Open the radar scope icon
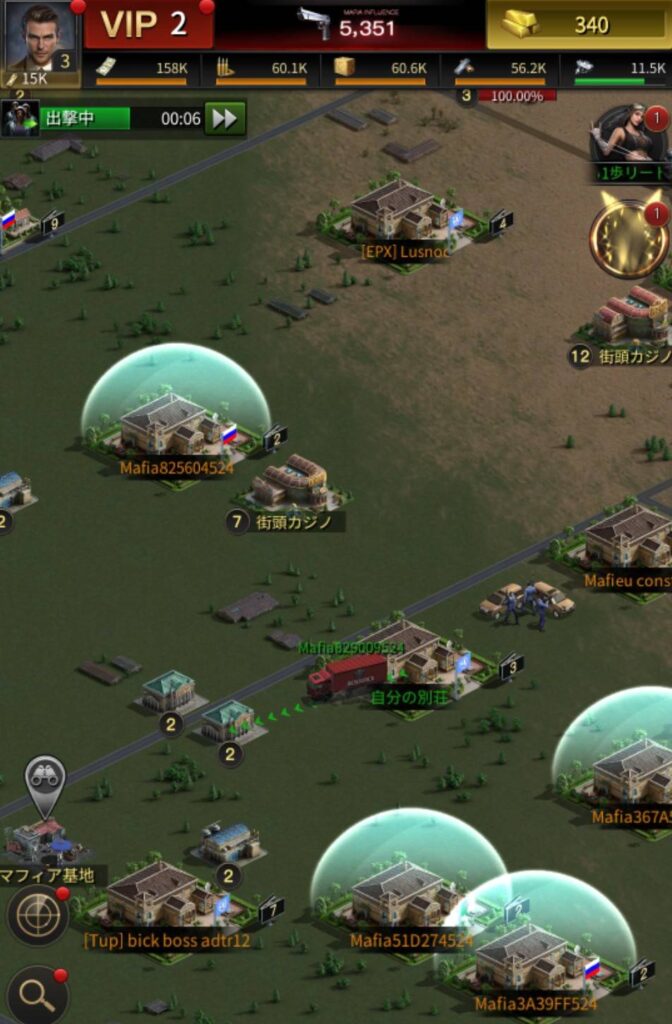The width and height of the screenshot is (672, 1024). click(x=36, y=913)
